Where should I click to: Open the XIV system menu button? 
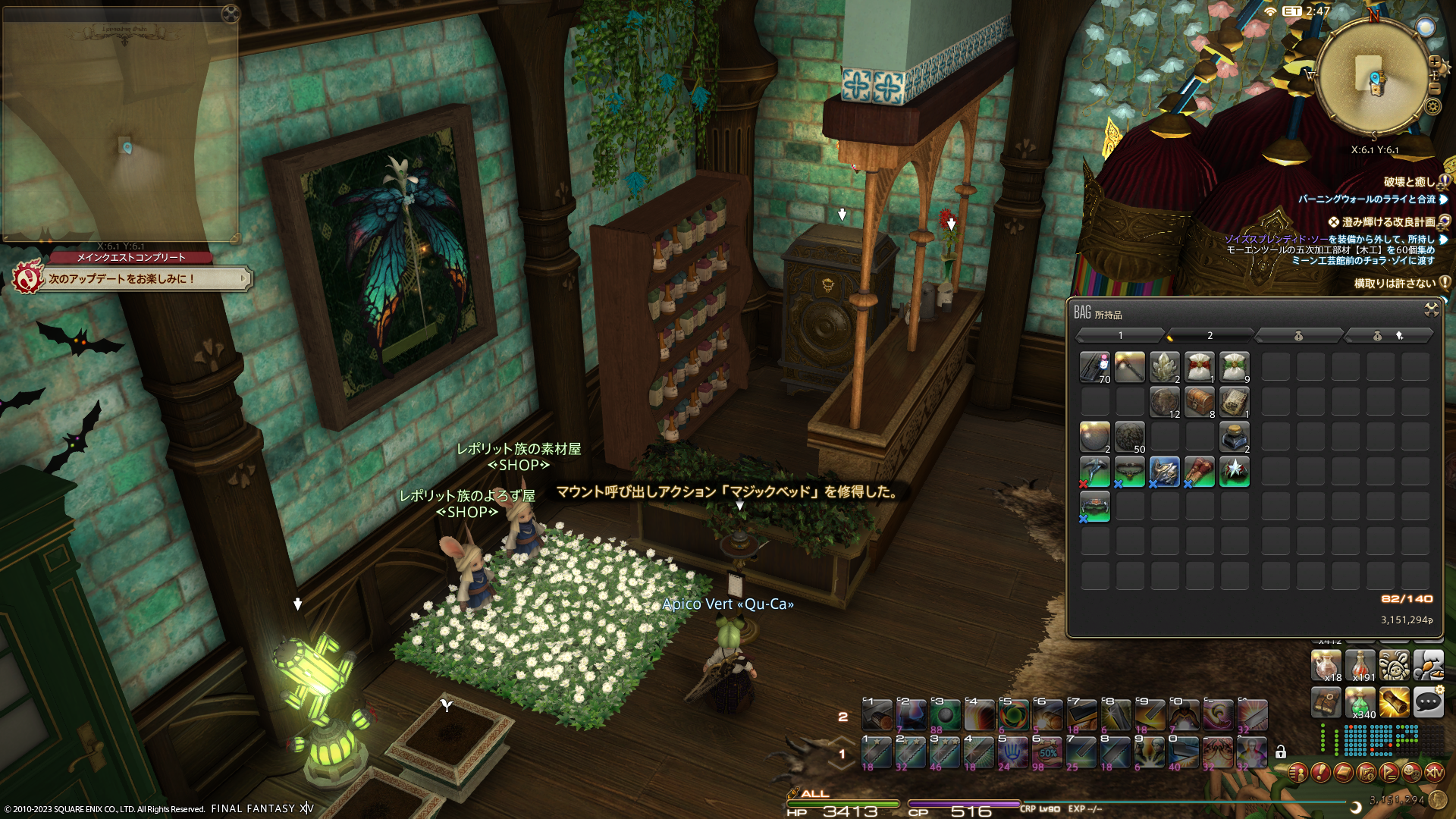pyautogui.click(x=1434, y=773)
